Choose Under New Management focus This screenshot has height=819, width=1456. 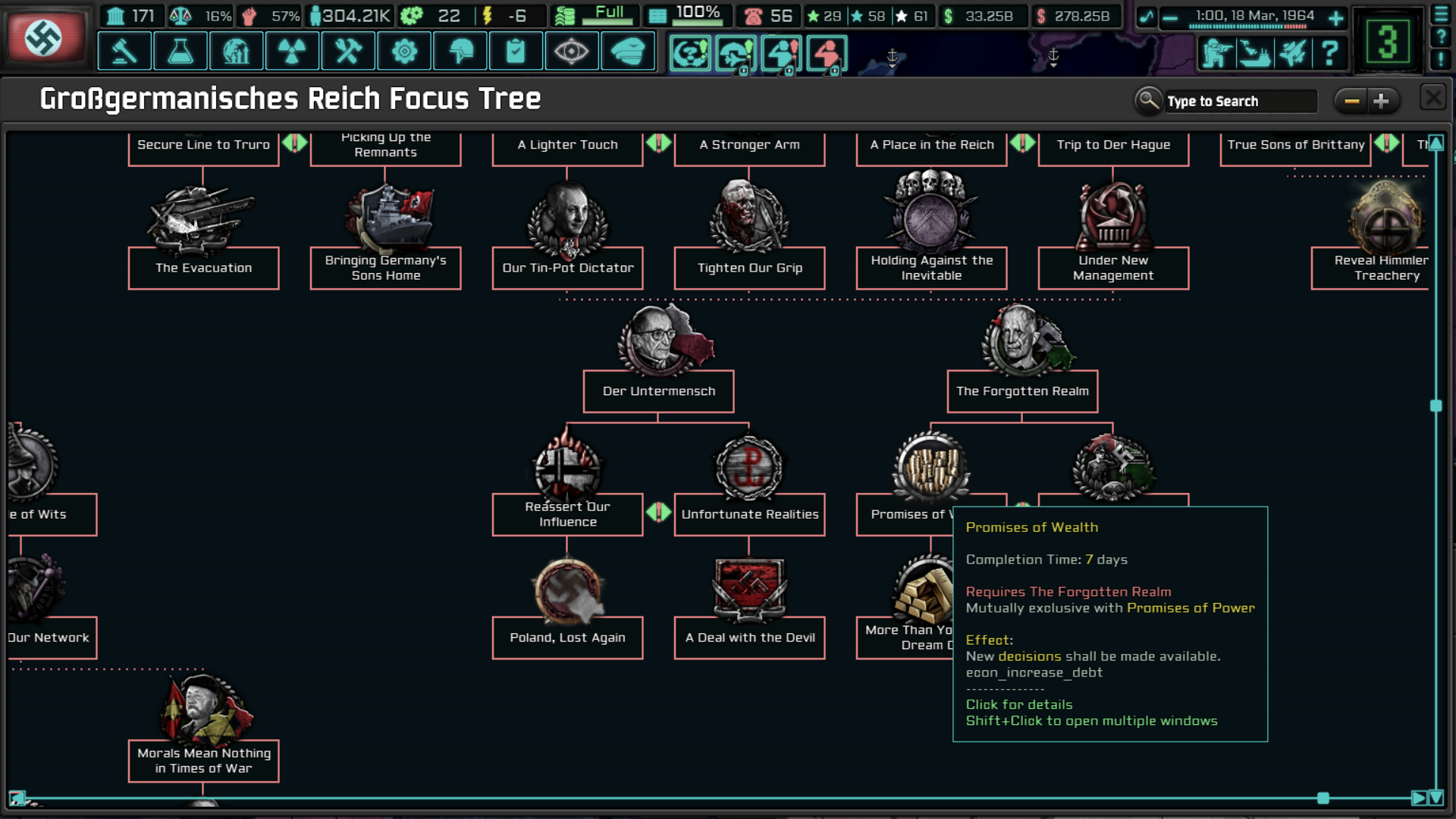tap(1113, 268)
